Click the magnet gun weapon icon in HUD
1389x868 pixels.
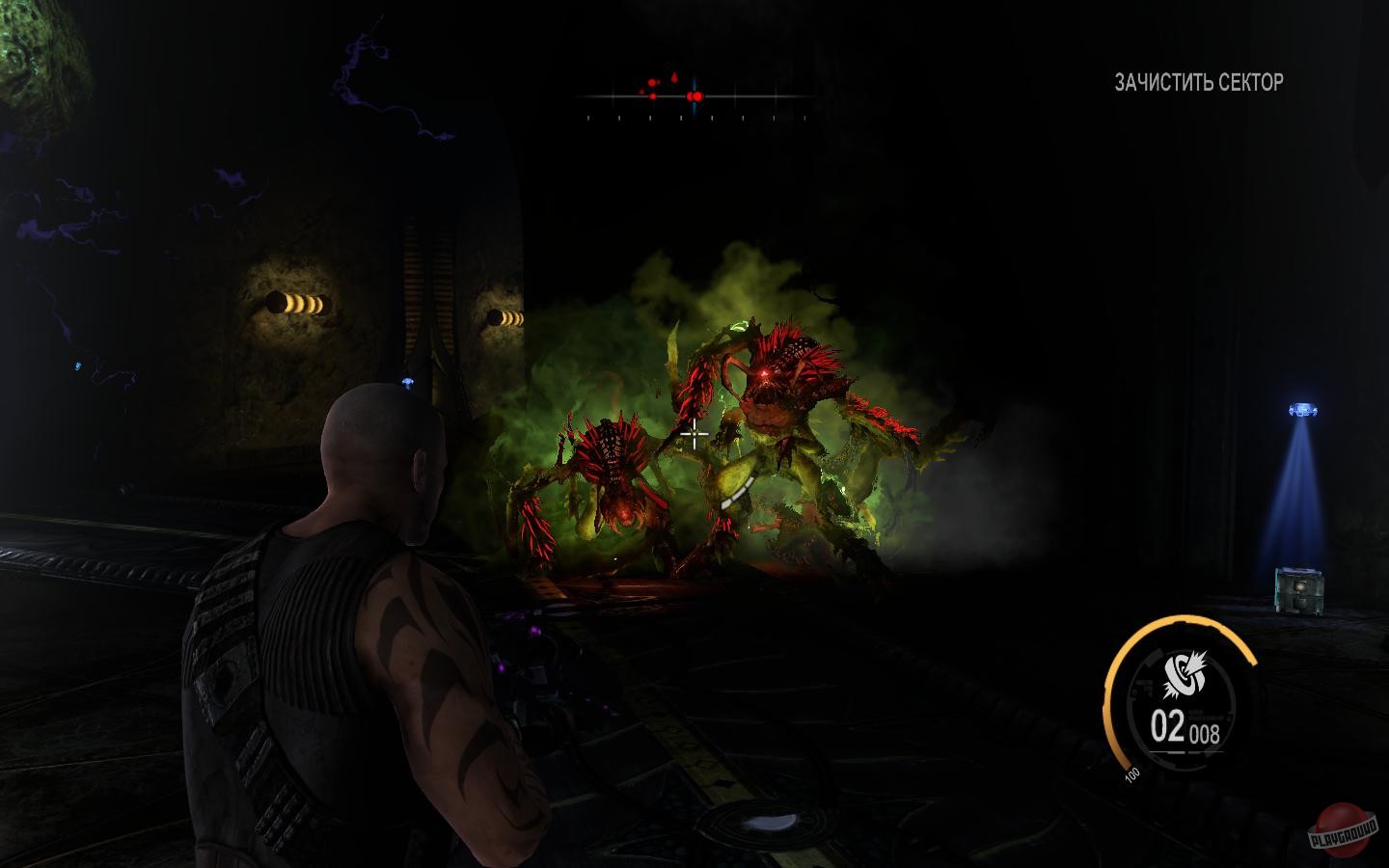tap(1184, 672)
